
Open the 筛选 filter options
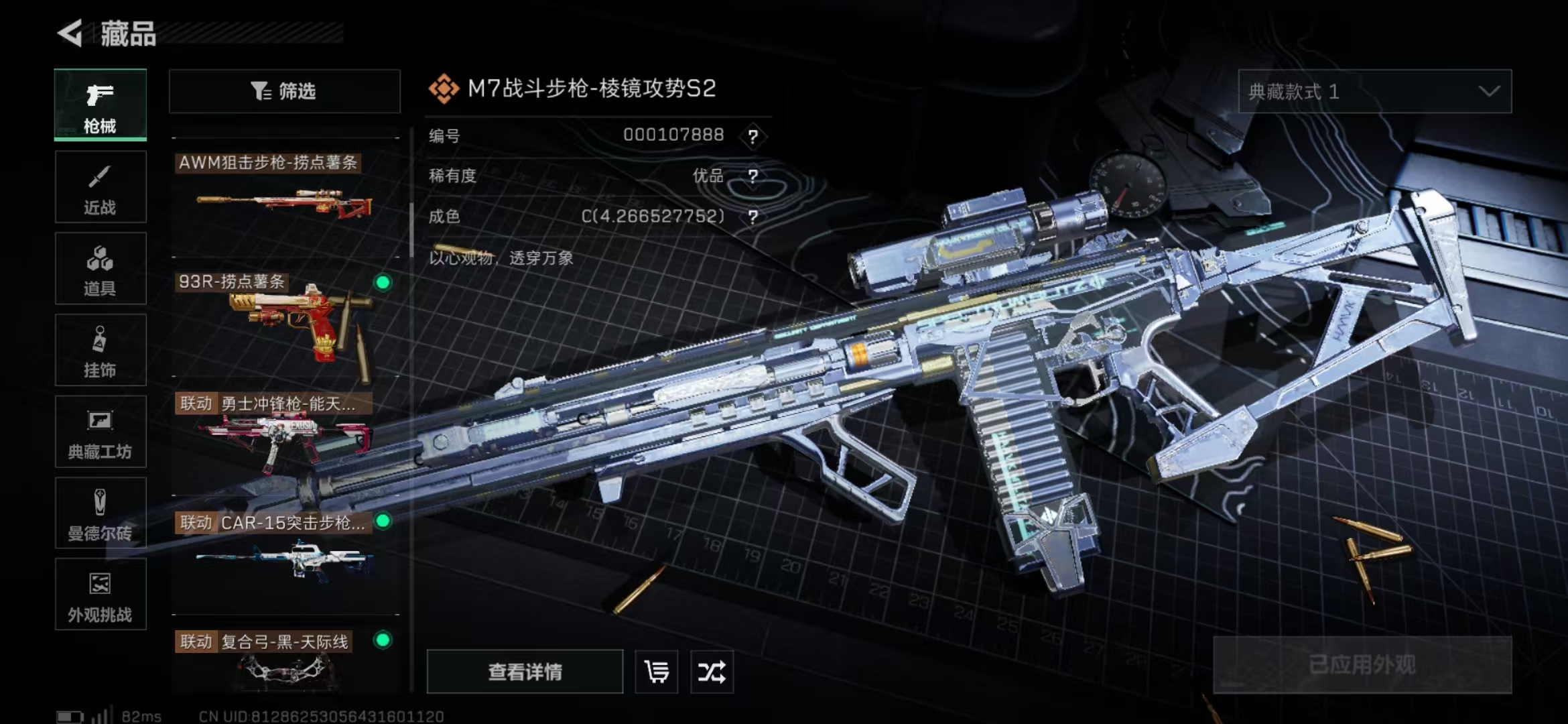284,91
